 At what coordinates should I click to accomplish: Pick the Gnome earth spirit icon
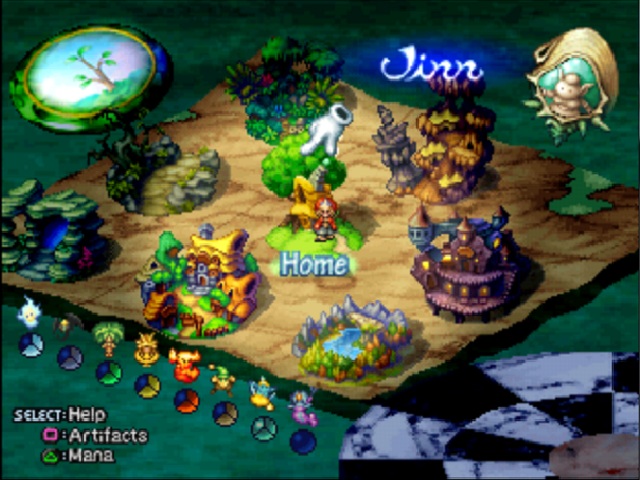coord(223,380)
